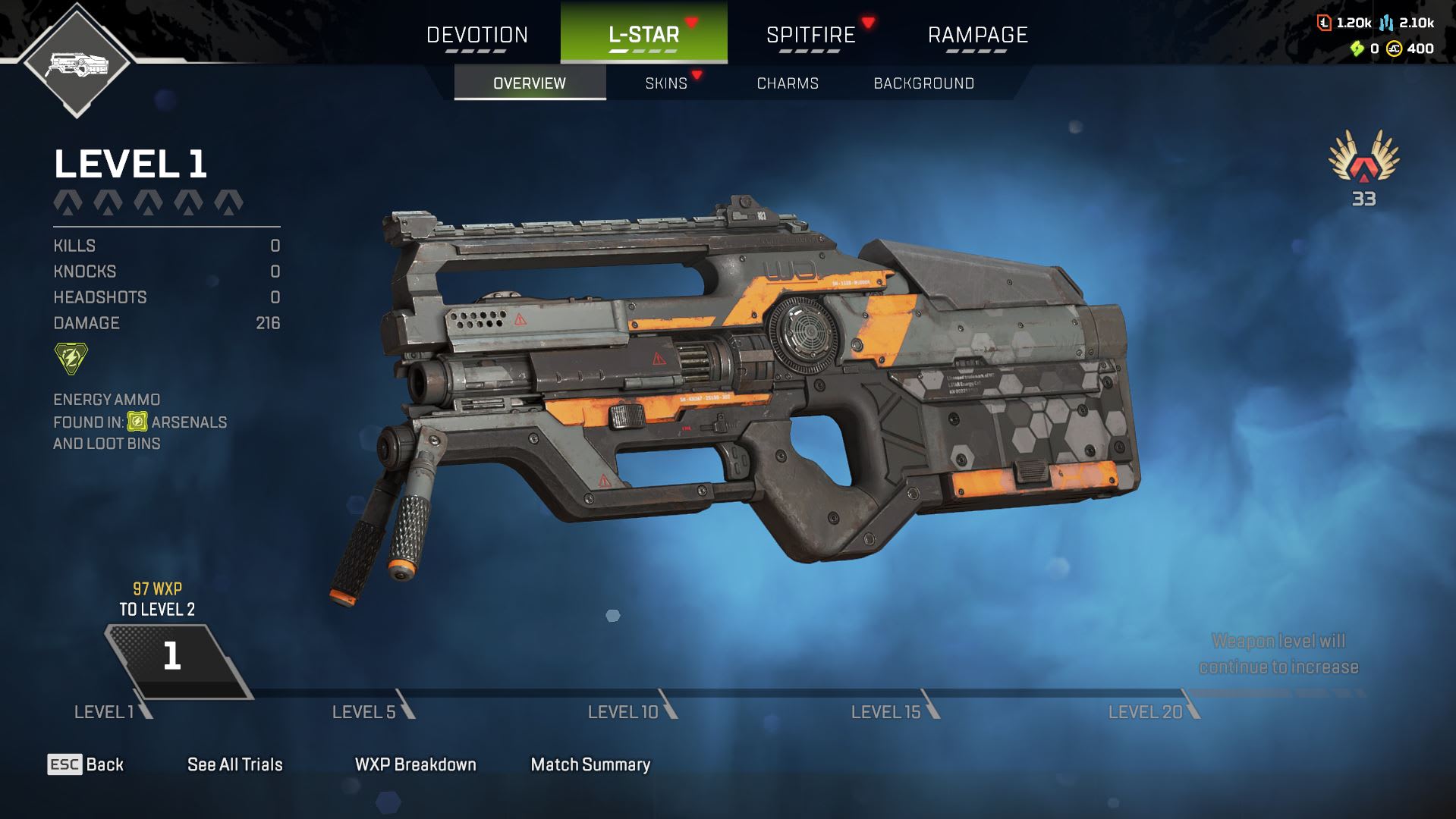Click the Level 1 progress marker badge
1456x819 pixels.
tap(174, 657)
